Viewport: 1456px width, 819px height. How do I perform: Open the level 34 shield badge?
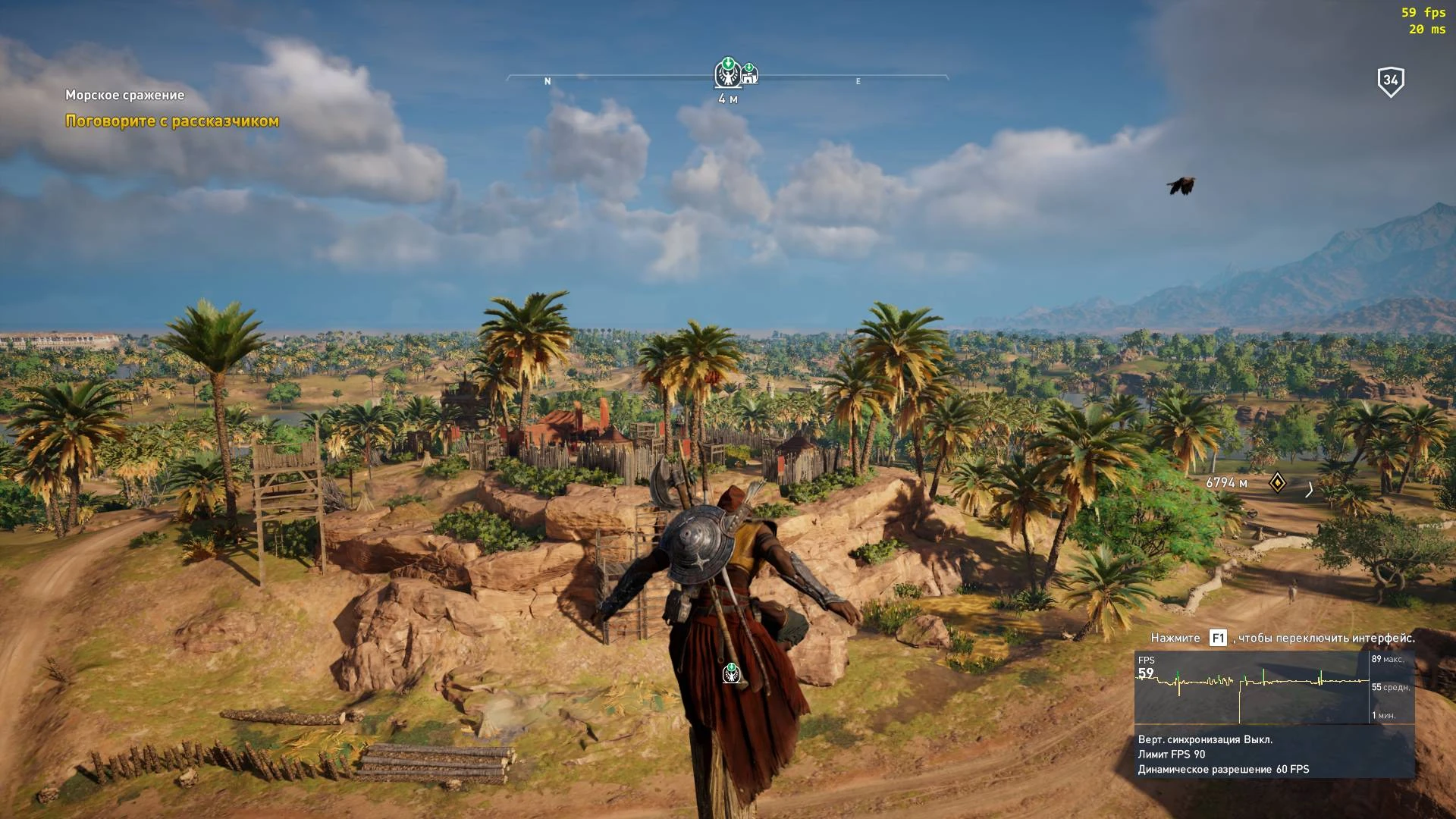1390,79
